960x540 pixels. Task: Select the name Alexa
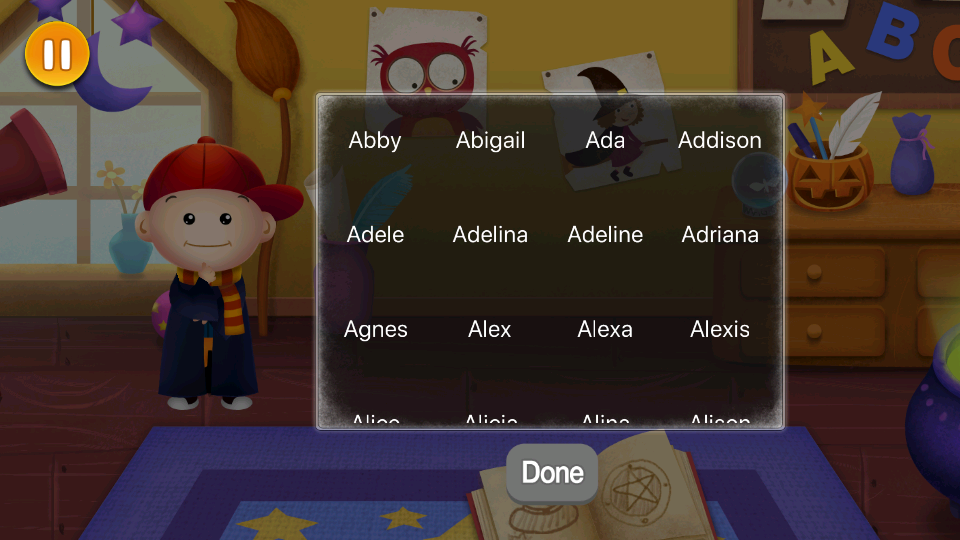pyautogui.click(x=605, y=330)
